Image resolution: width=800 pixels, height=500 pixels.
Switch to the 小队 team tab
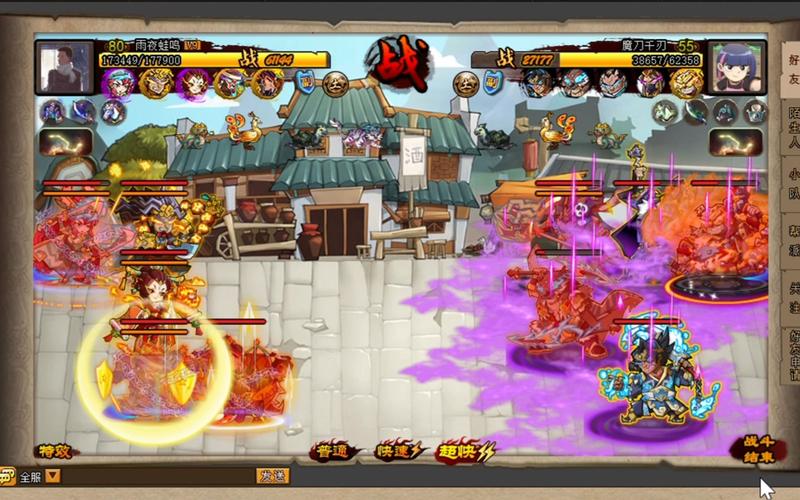coord(792,187)
